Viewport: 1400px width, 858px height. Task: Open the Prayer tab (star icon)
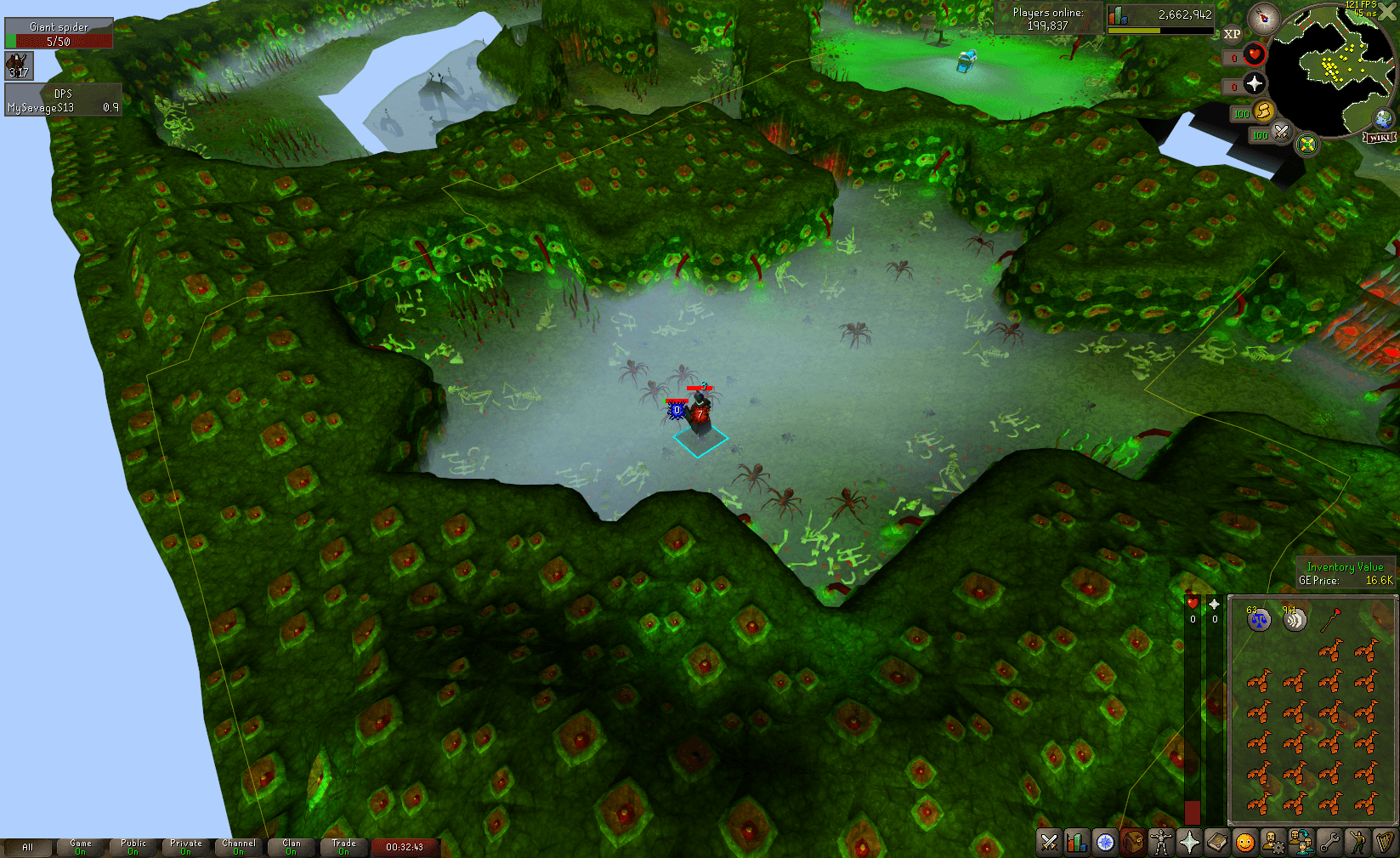pyautogui.click(x=1188, y=843)
